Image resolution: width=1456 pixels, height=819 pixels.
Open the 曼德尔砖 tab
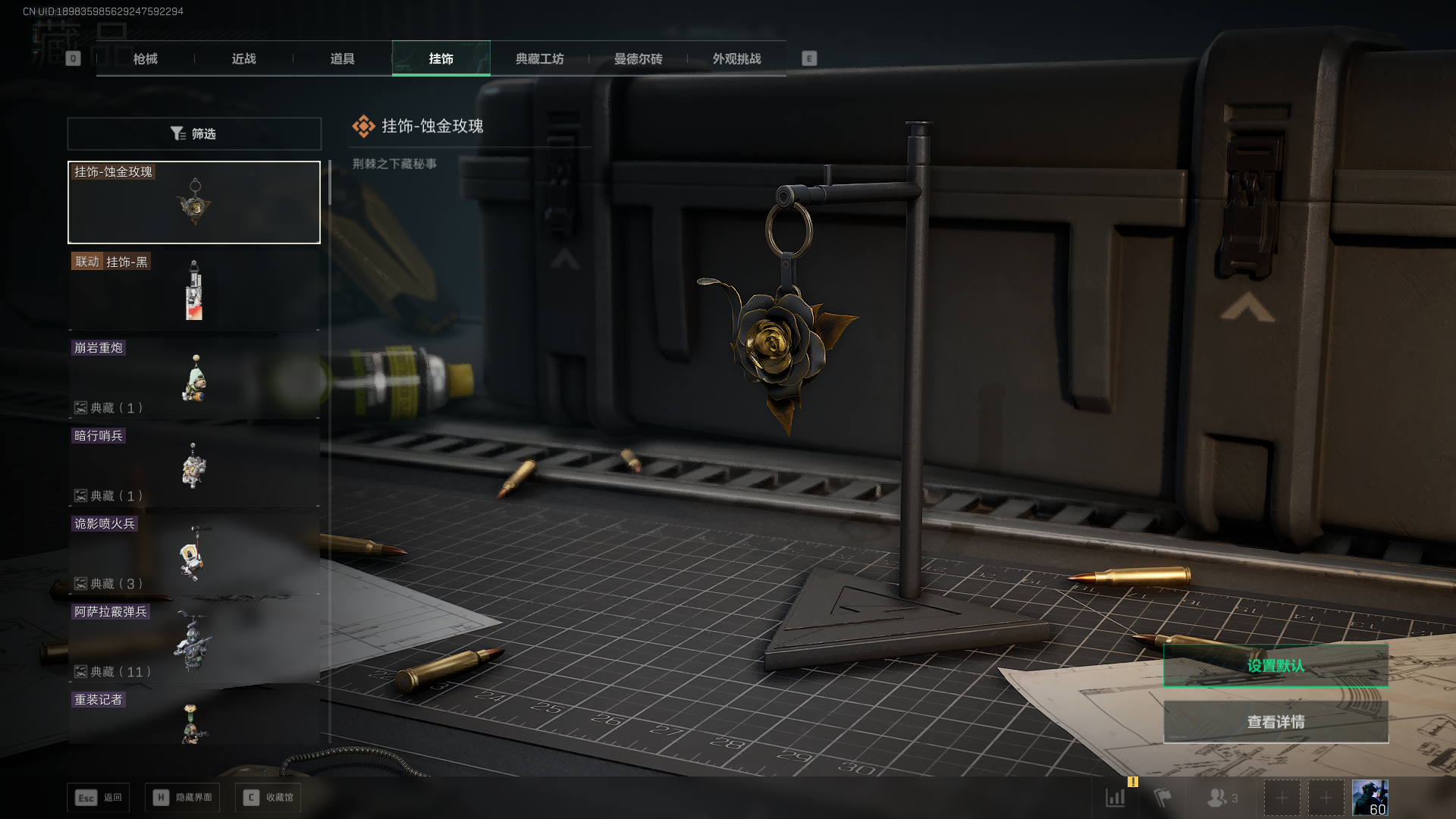point(638,58)
